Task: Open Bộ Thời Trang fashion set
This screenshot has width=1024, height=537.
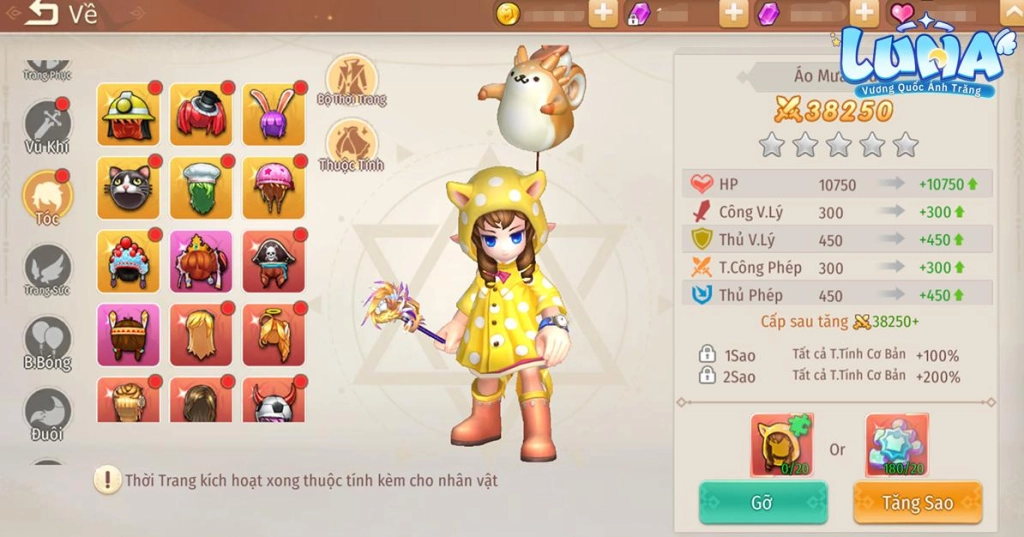Action: (352, 80)
